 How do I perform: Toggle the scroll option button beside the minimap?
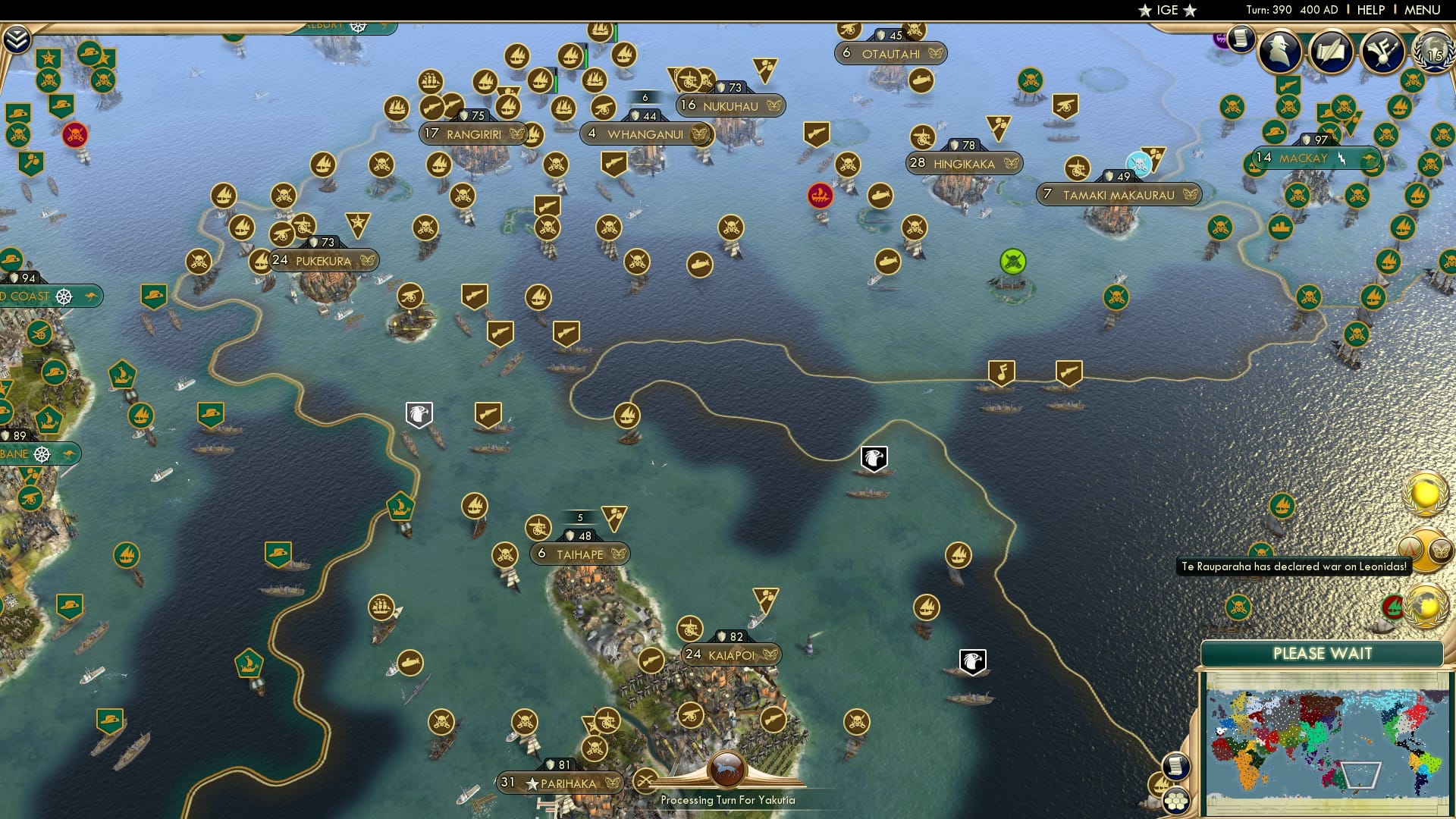click(1176, 766)
